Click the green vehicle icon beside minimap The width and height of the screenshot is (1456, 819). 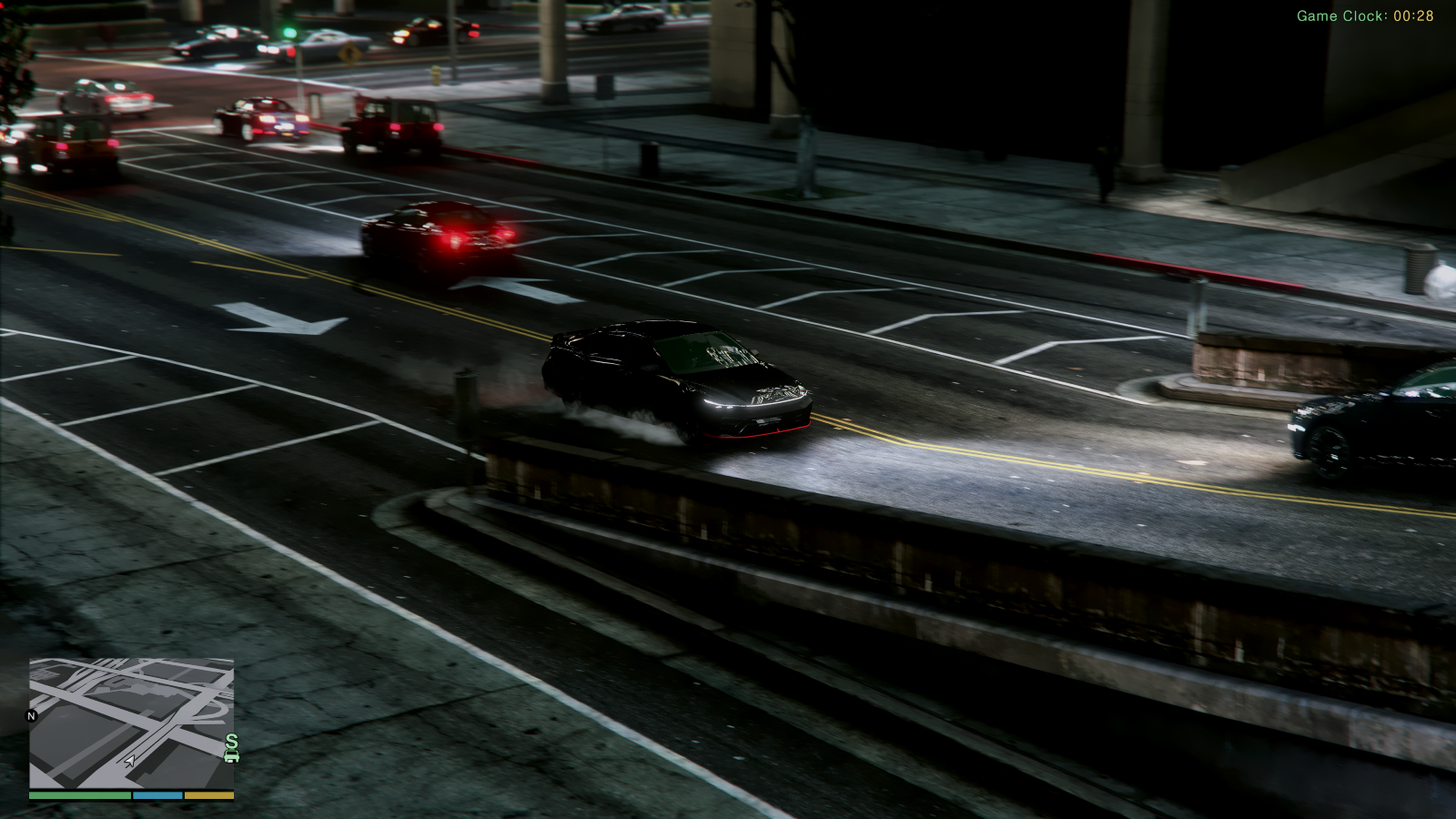coord(231,757)
